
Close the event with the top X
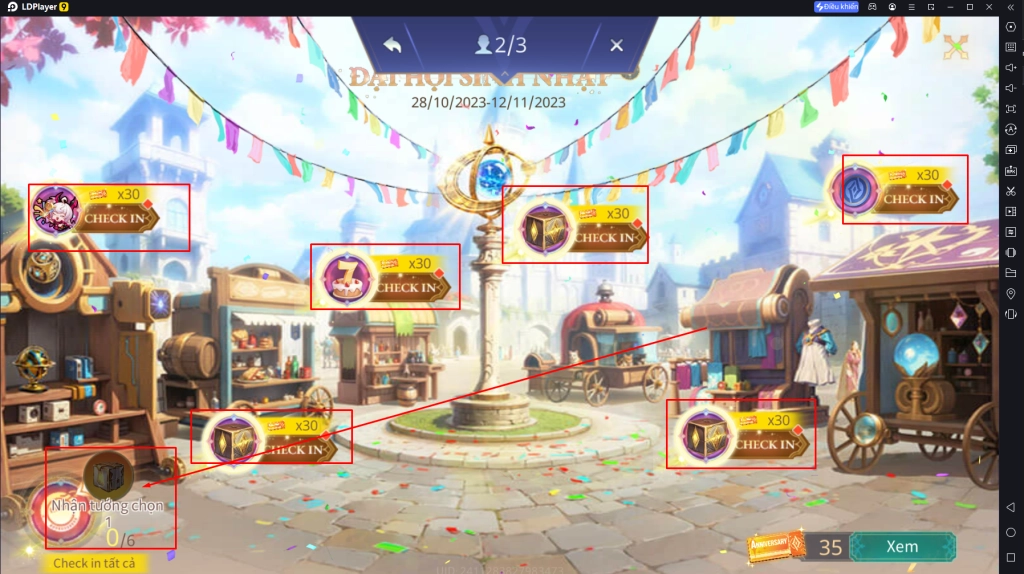(616, 45)
